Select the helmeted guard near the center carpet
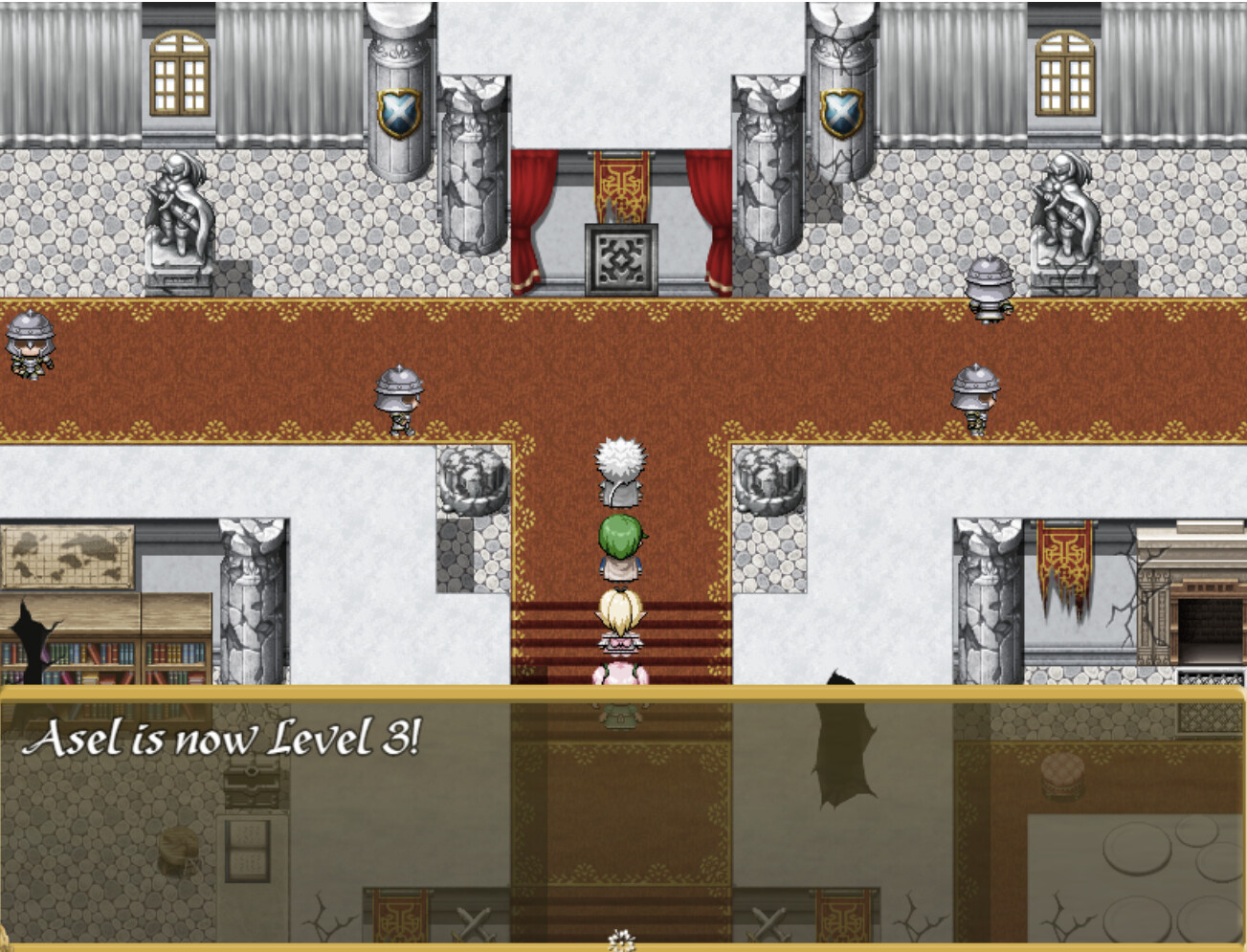The width and height of the screenshot is (1247, 952). [399, 397]
